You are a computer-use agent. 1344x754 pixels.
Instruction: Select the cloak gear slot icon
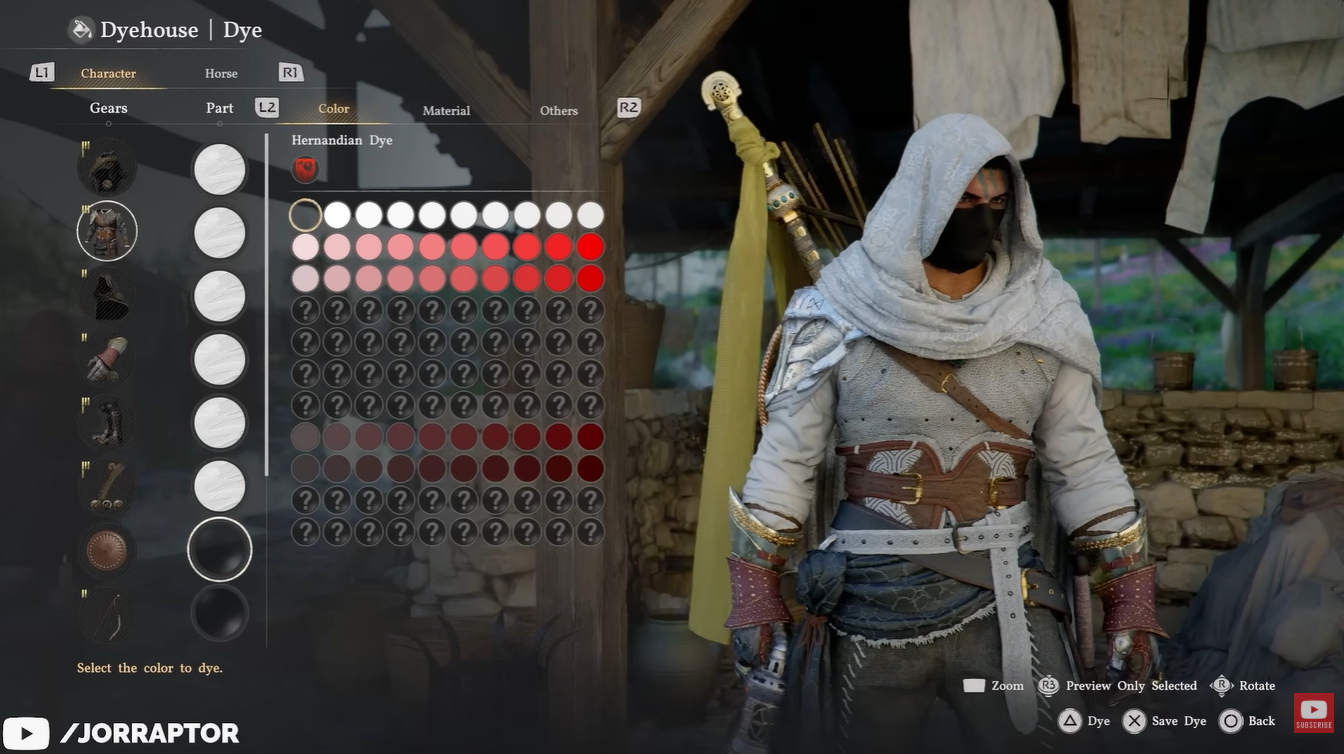pyautogui.click(x=107, y=297)
